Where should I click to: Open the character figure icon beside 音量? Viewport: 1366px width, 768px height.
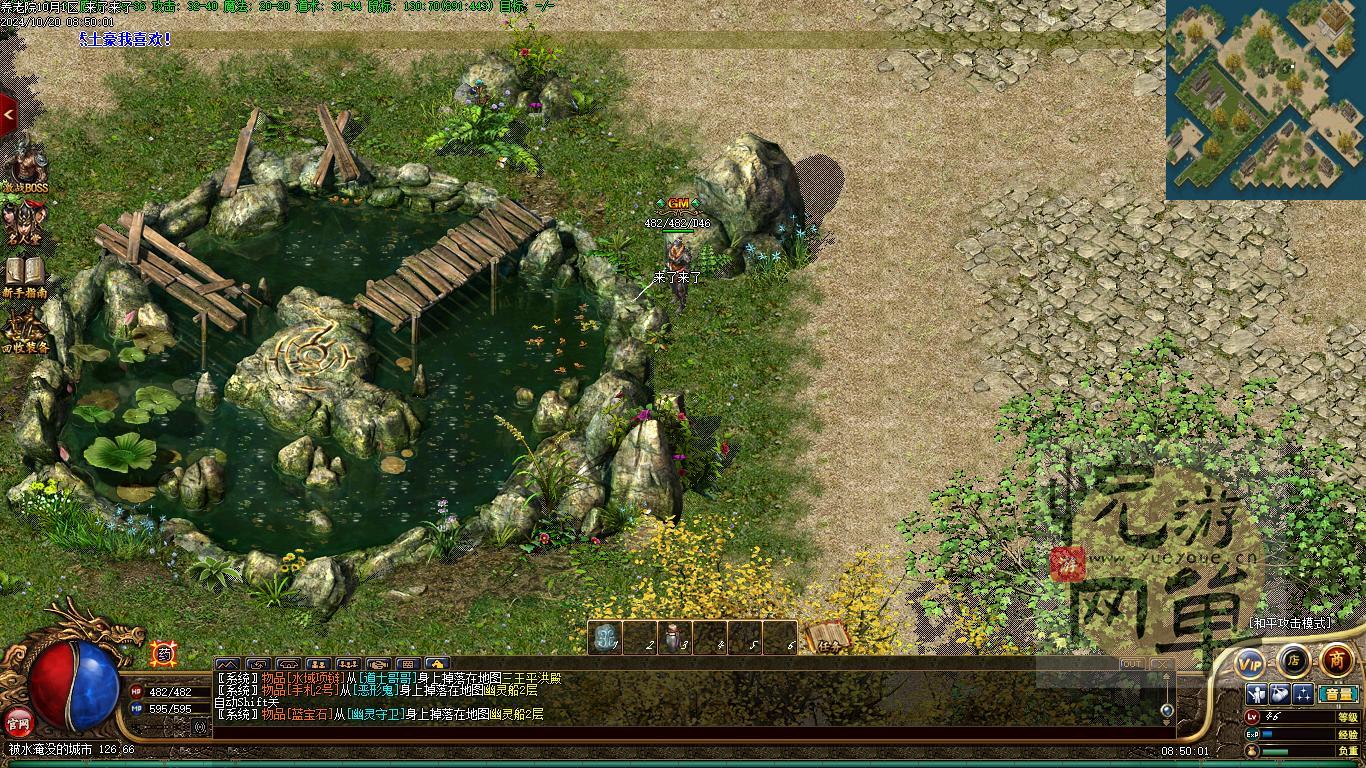(1257, 694)
